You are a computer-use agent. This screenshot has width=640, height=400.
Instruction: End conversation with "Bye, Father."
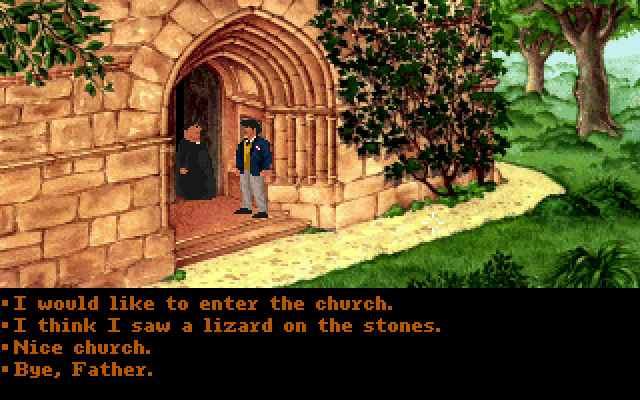click(81, 369)
